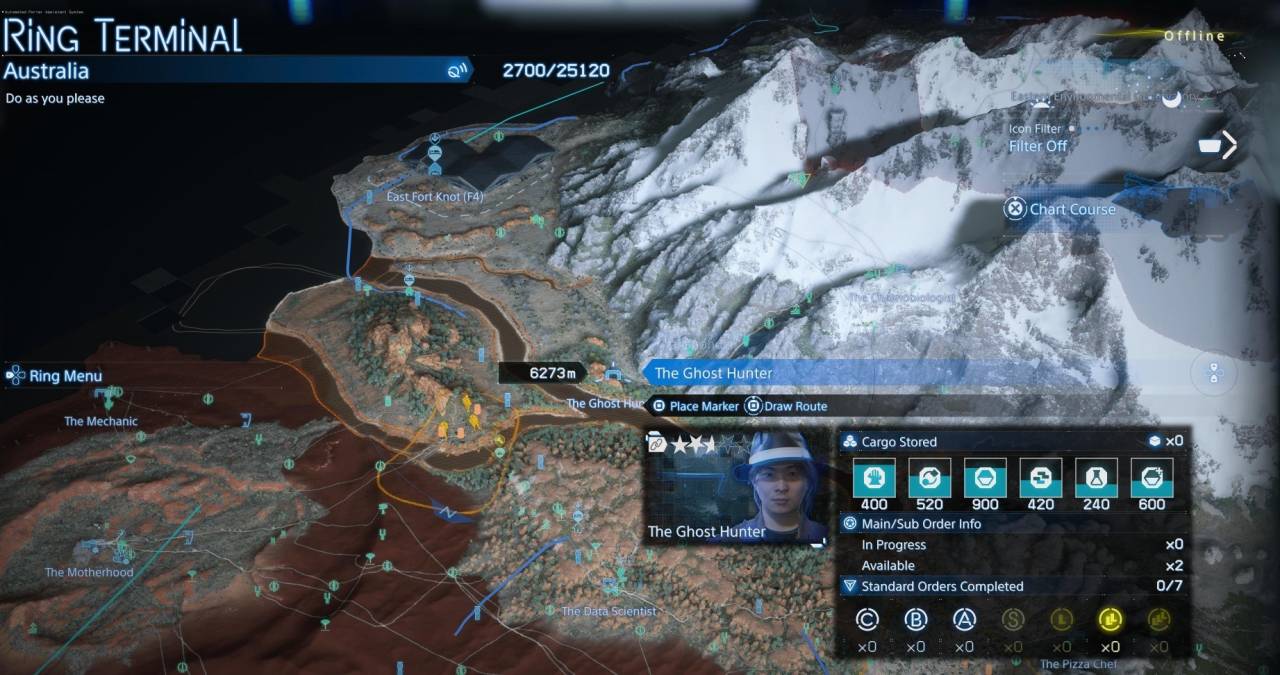The width and height of the screenshot is (1280, 675).
Task: Activate the Draw Route option
Action: (787, 406)
